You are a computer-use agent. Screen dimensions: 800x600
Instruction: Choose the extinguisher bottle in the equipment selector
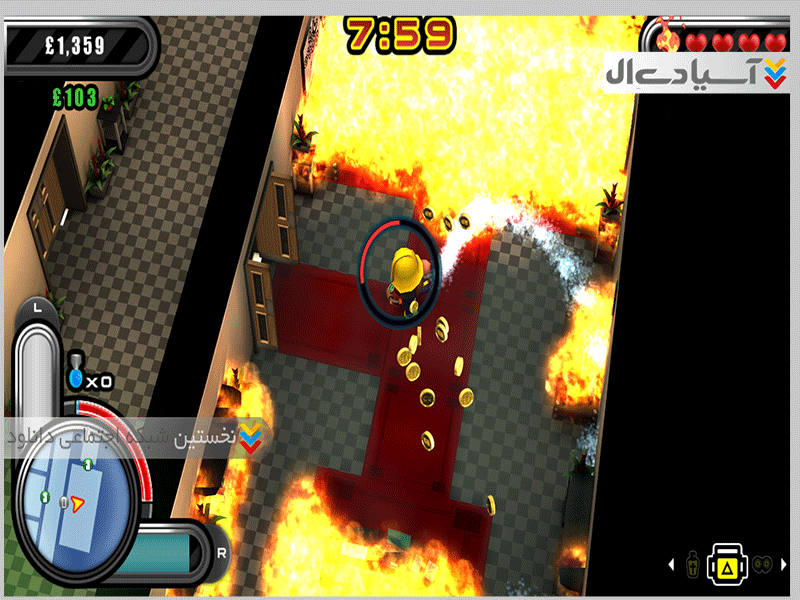pyautogui.click(x=695, y=567)
